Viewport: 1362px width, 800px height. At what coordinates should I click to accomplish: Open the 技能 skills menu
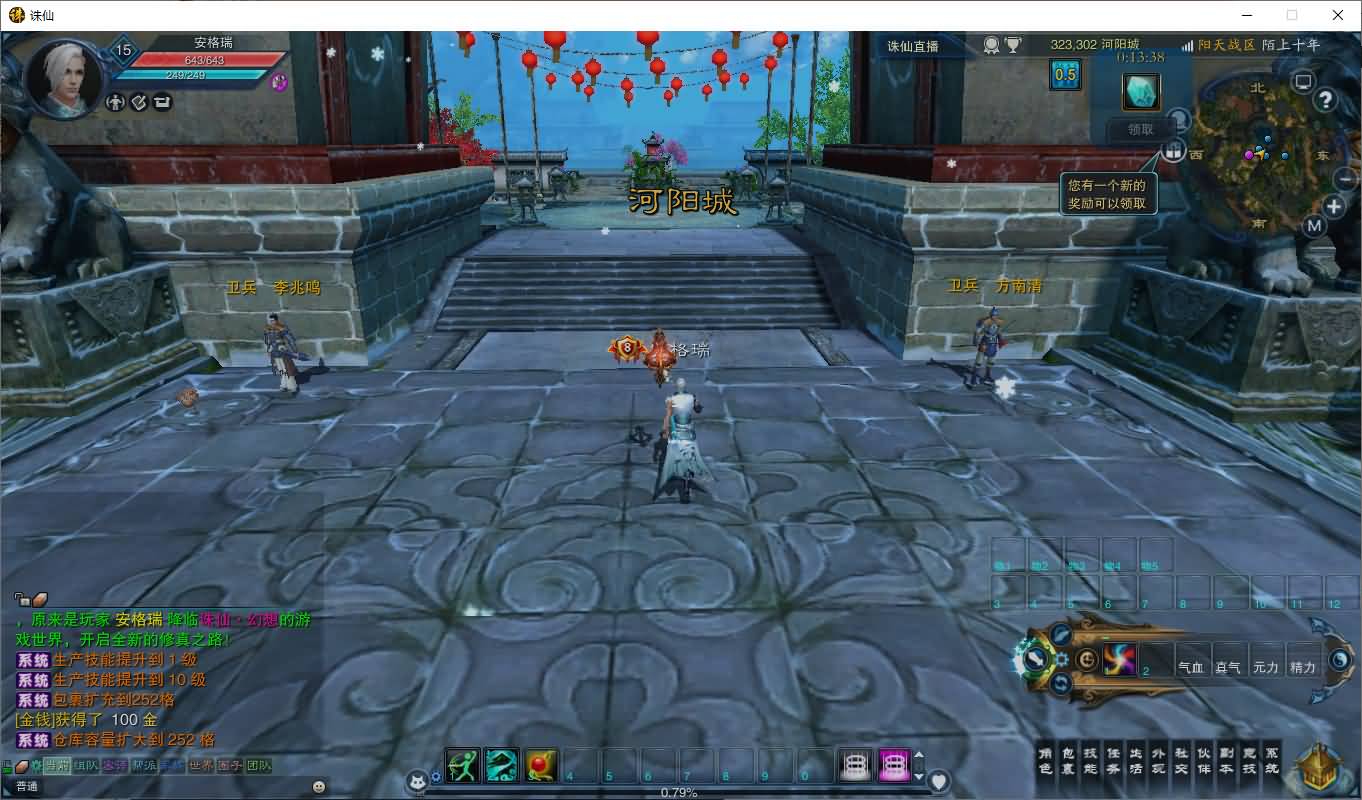(x=1090, y=761)
